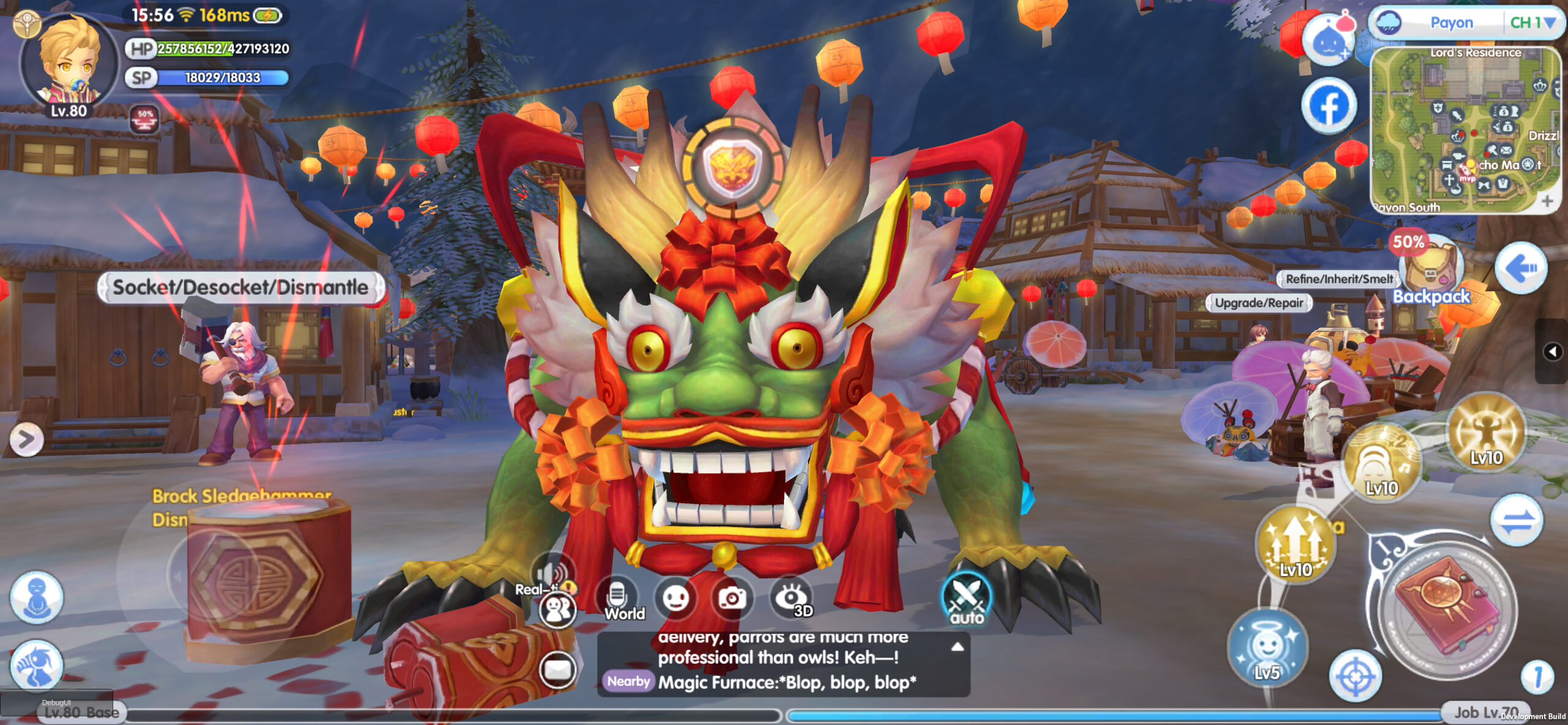1568x725 pixels.
Task: Select the Upgrade/Repair label
Action: click(x=1259, y=303)
